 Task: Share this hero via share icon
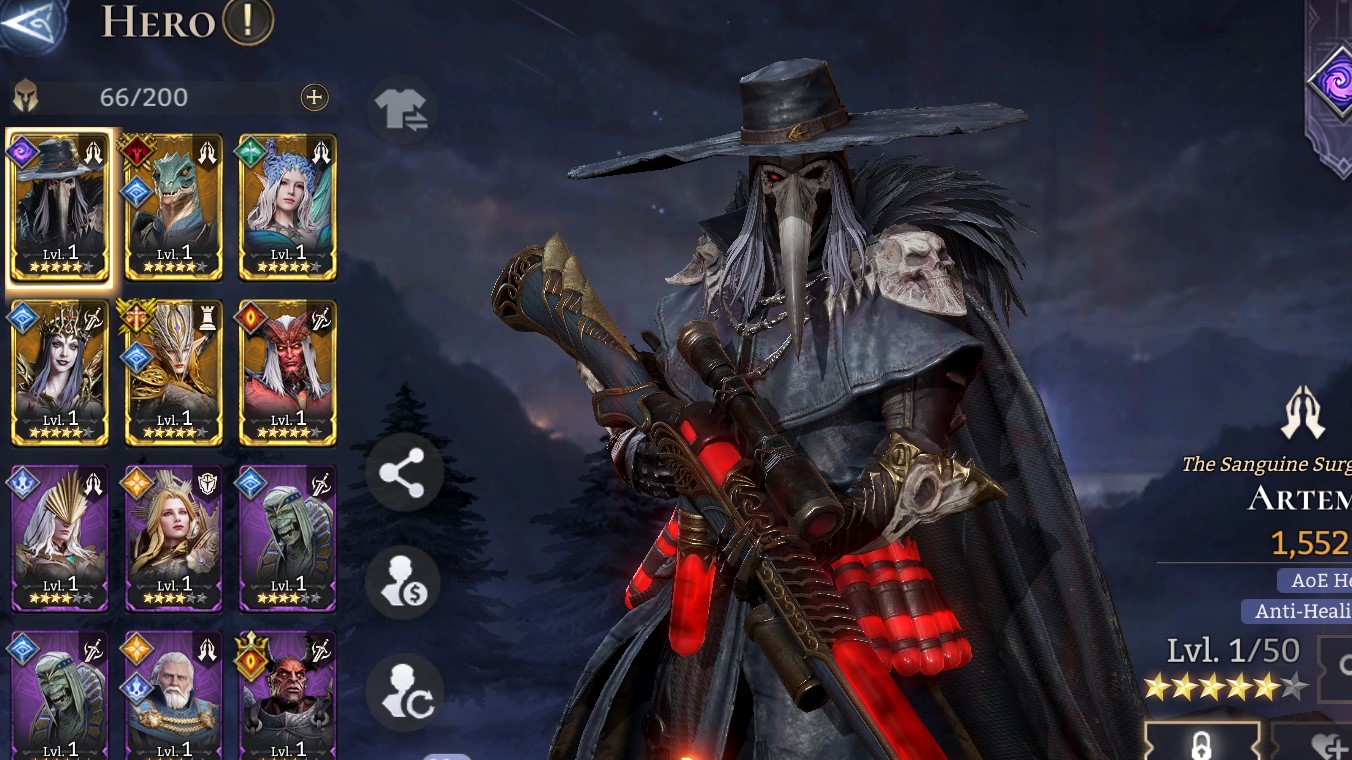click(x=403, y=472)
